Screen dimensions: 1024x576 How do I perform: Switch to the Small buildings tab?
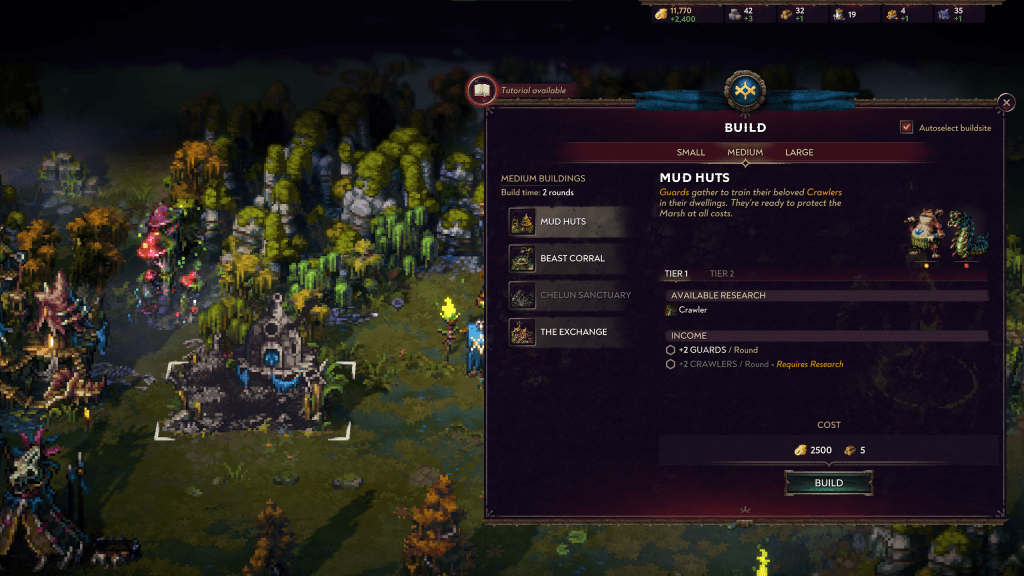[x=691, y=153]
